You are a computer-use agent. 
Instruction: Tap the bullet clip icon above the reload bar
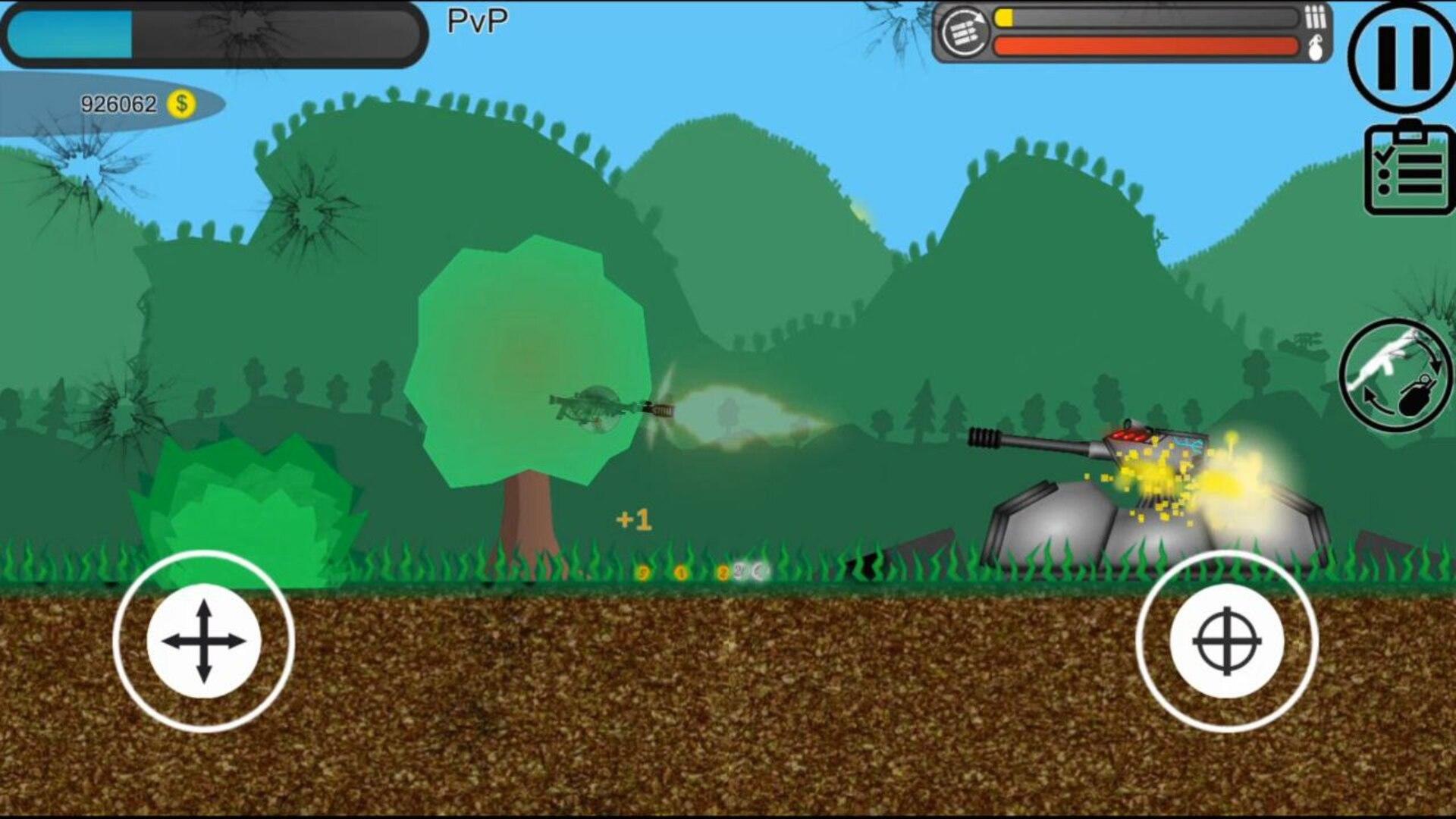point(1316,15)
